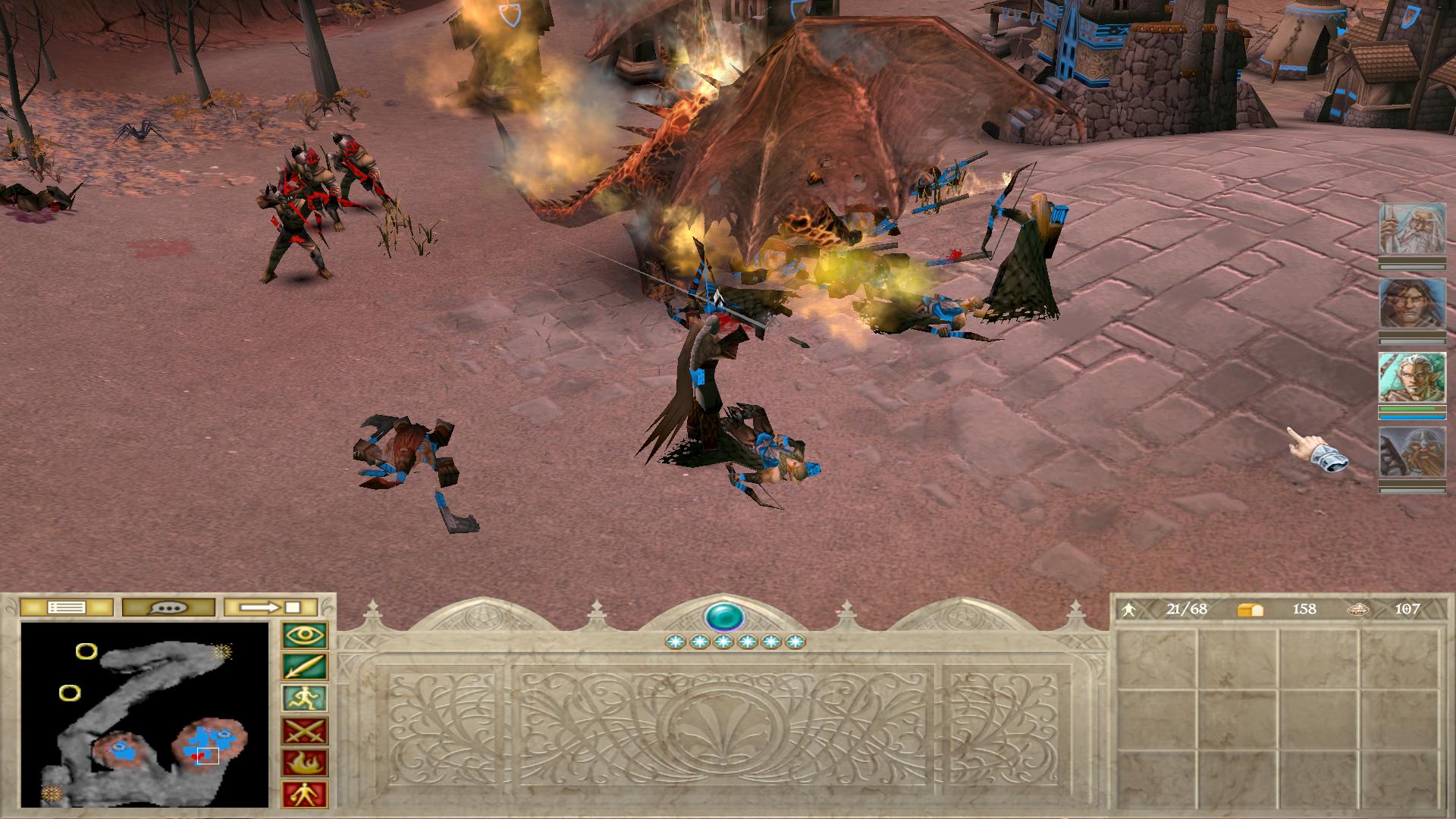Screen dimensions: 1456x819
Task: Activate the green eye command icon
Action: (x=305, y=635)
